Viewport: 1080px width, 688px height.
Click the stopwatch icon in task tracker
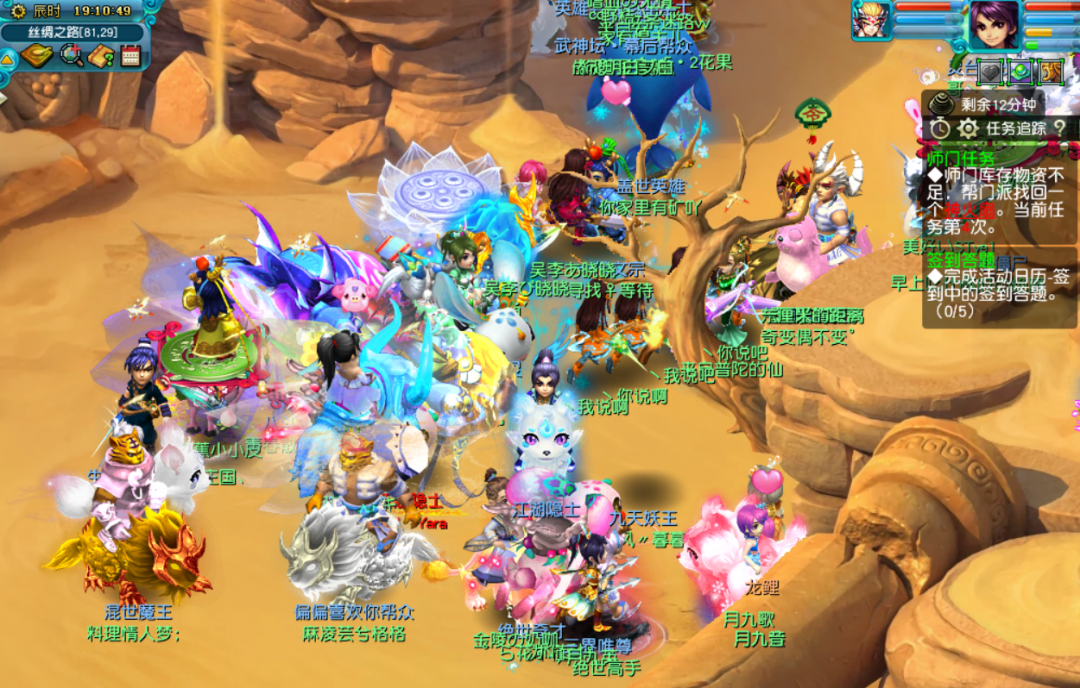[x=939, y=128]
